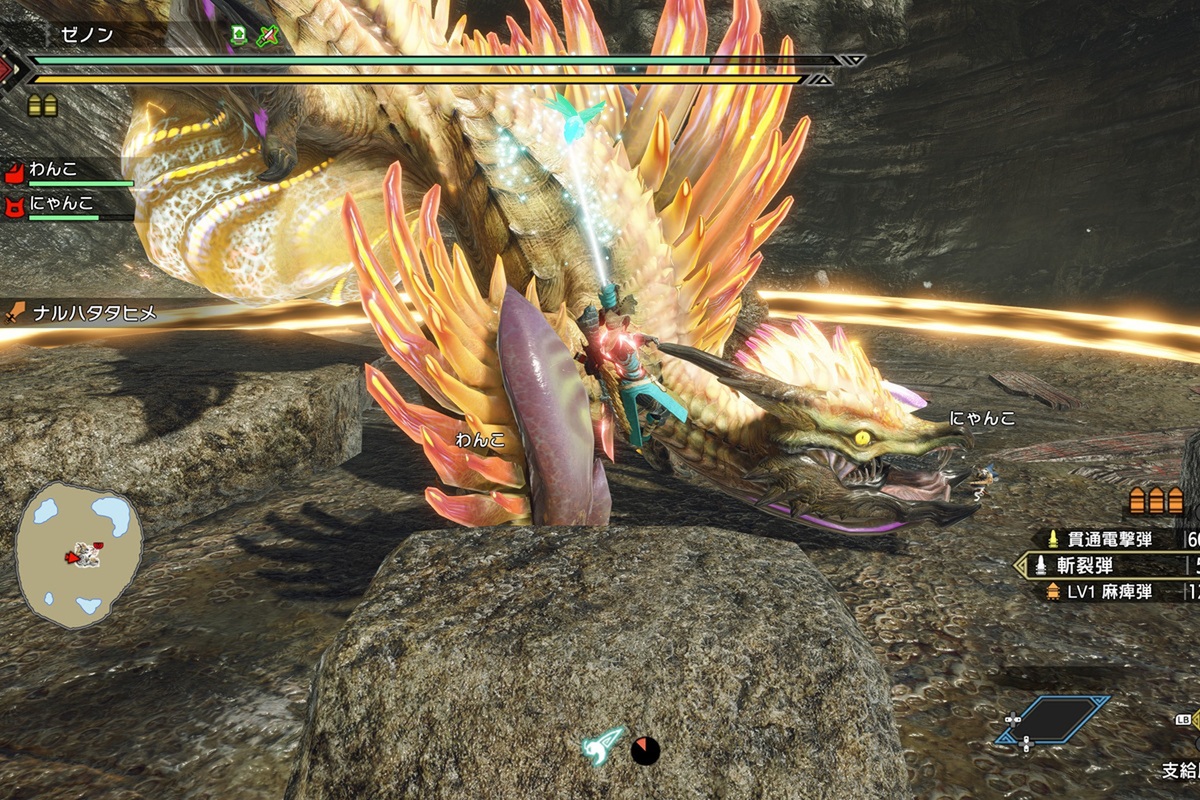Click the teal wirebug skill icon
Screen dimensions: 1200x800
[603, 746]
